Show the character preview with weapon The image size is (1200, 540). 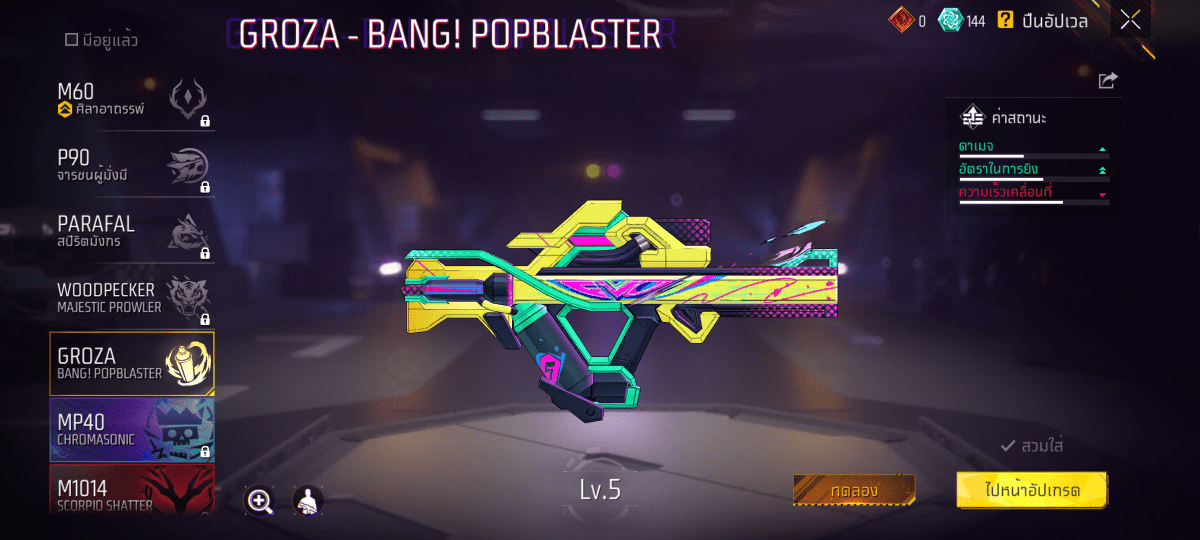pos(308,501)
